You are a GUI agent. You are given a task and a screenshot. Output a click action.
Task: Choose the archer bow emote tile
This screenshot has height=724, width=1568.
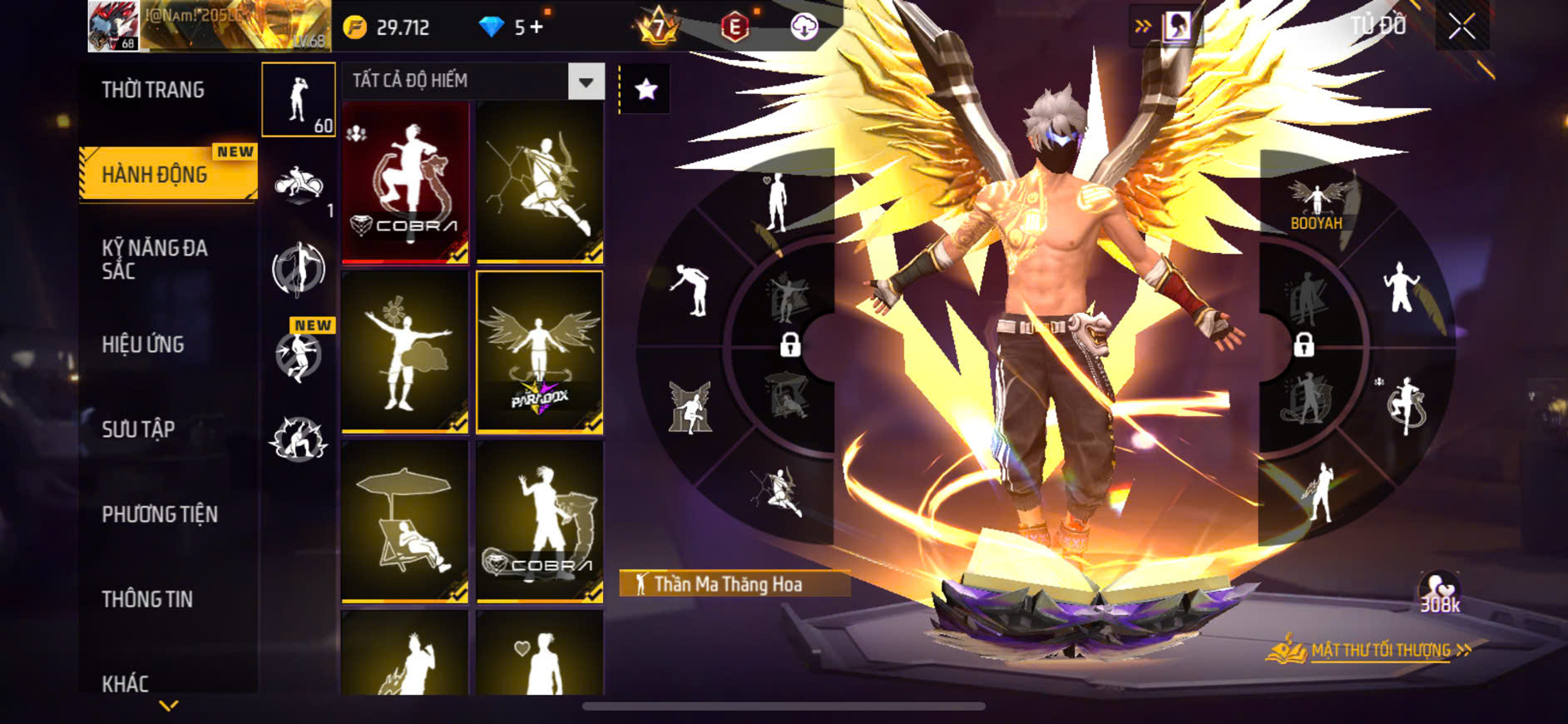point(540,182)
